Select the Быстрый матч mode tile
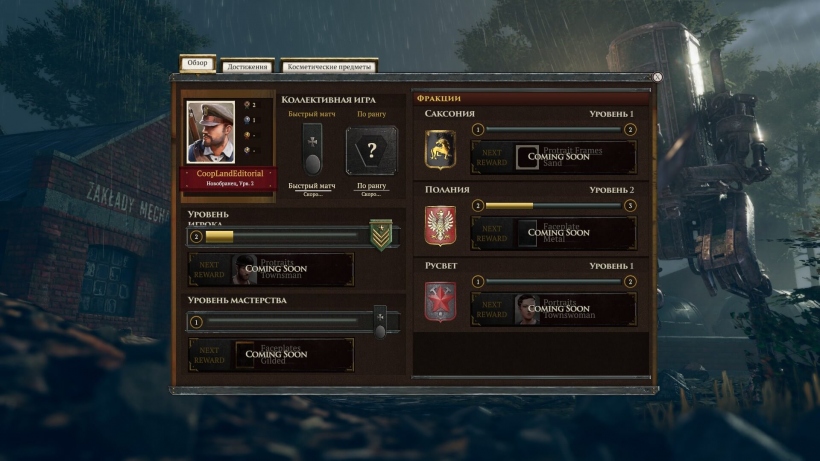Viewport: 820px width, 461px height. (312, 150)
